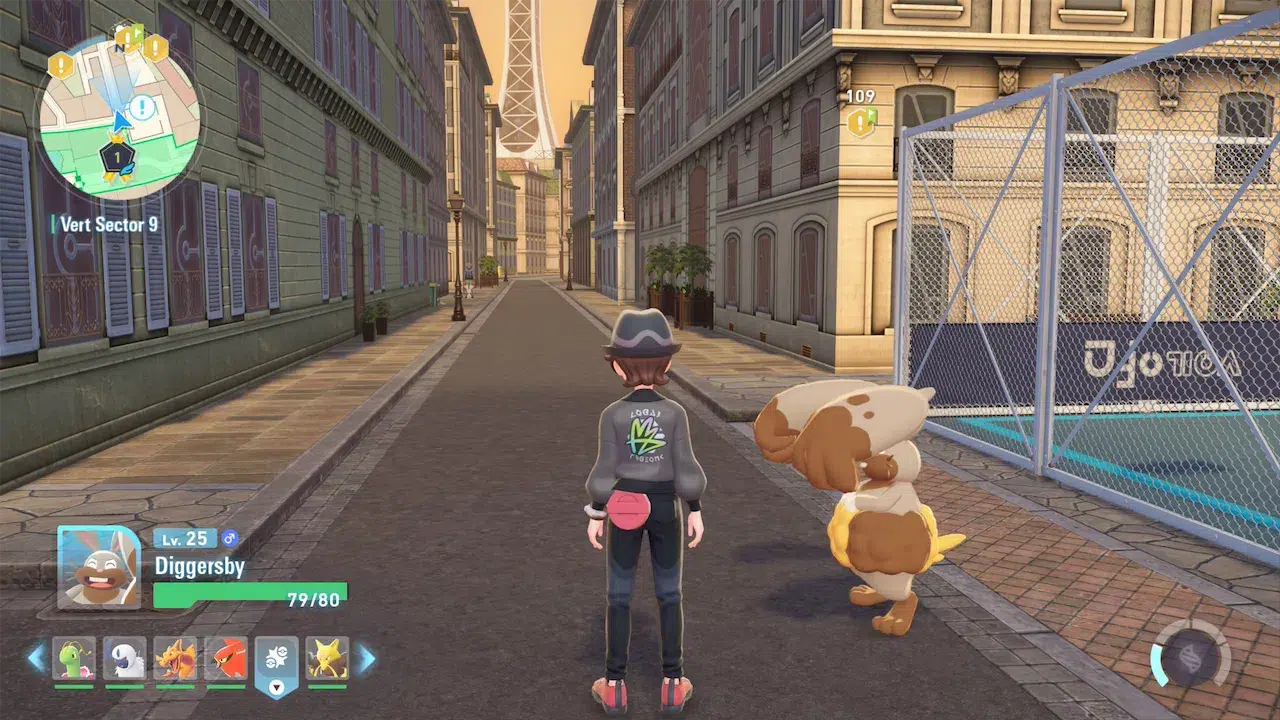1280x720 pixels.
Task: Select the highlighted Poké Ball party slot
Action: [277, 660]
